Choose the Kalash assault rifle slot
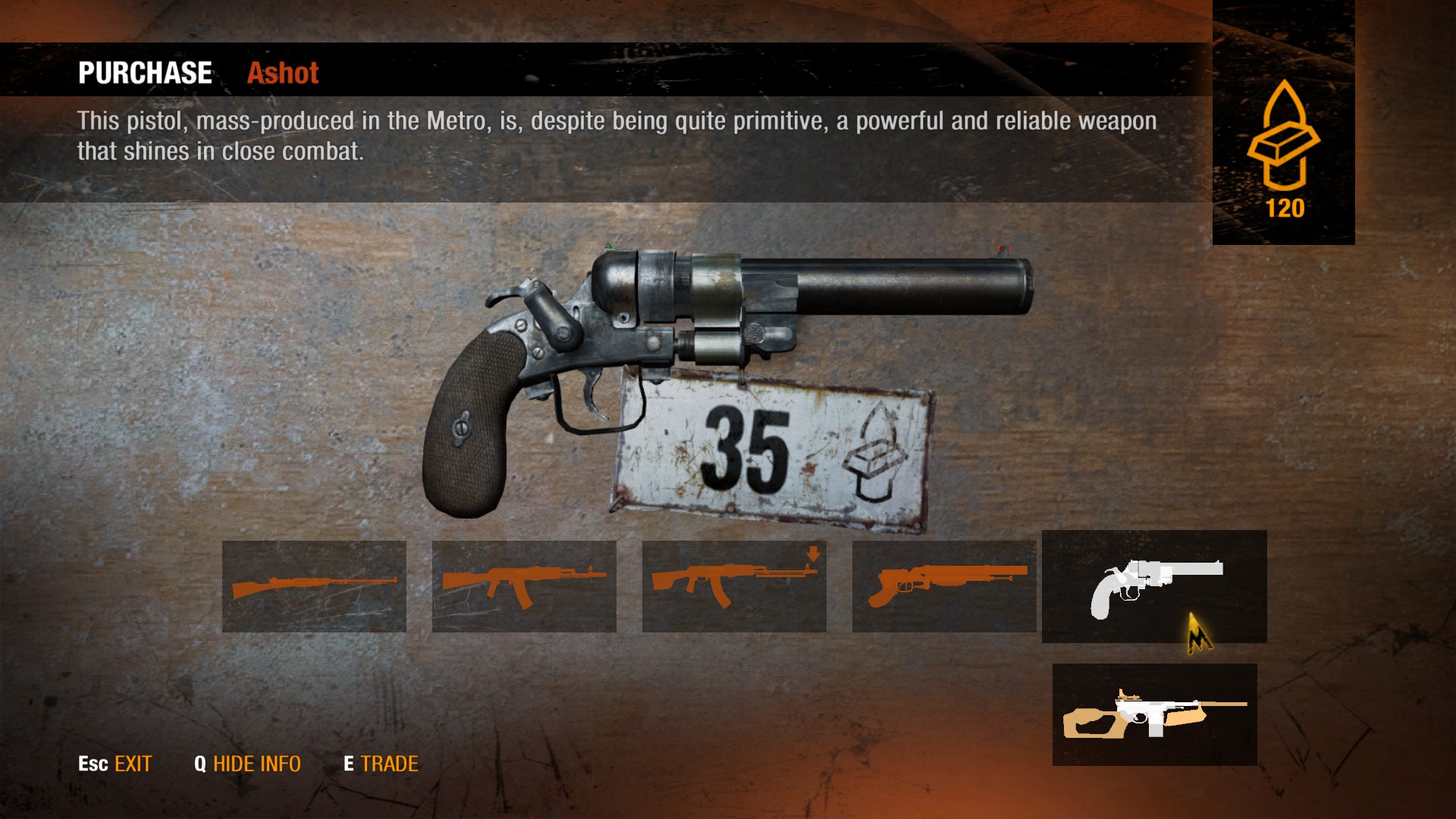 [x=524, y=586]
